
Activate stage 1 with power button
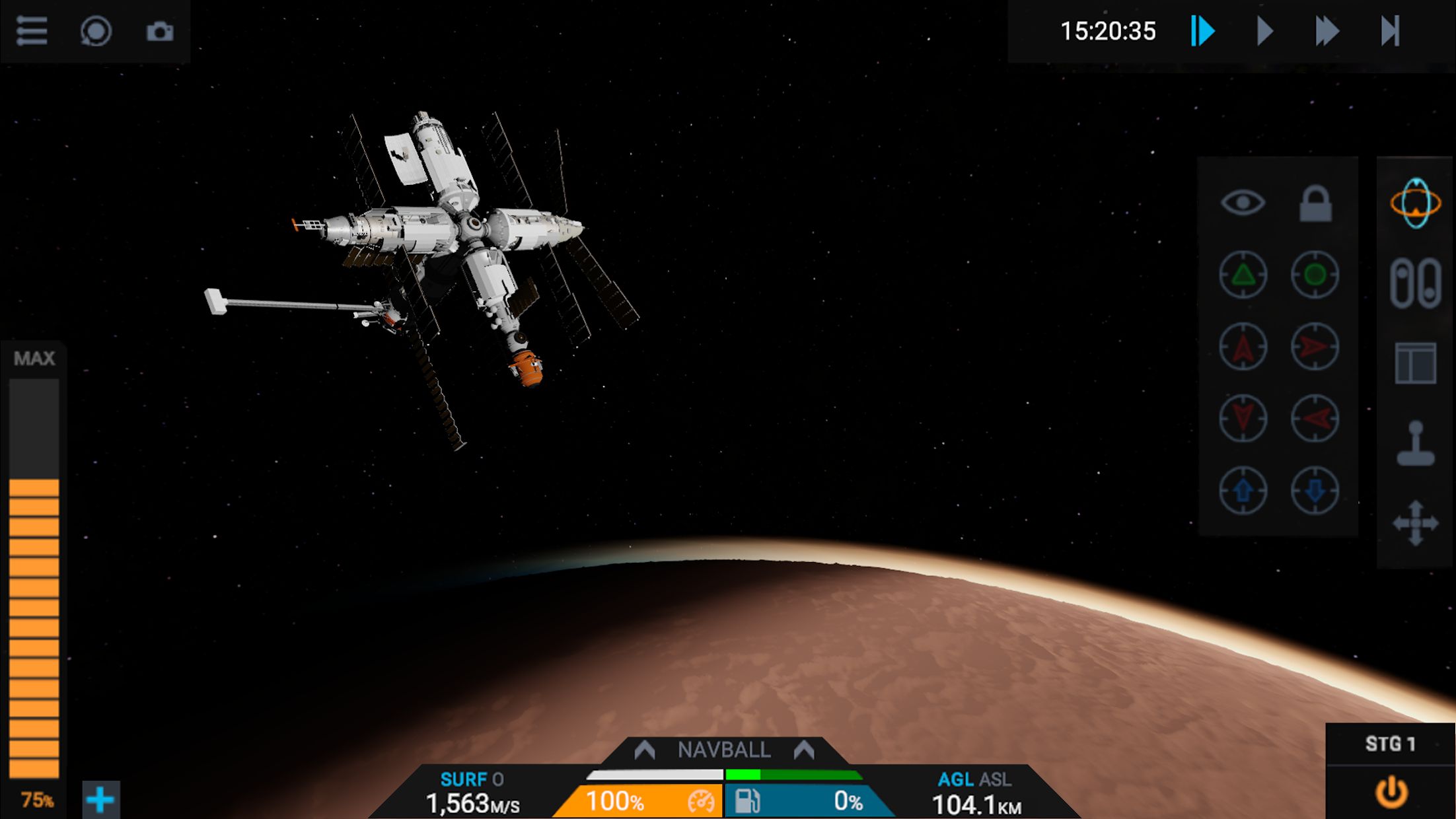click(x=1391, y=792)
